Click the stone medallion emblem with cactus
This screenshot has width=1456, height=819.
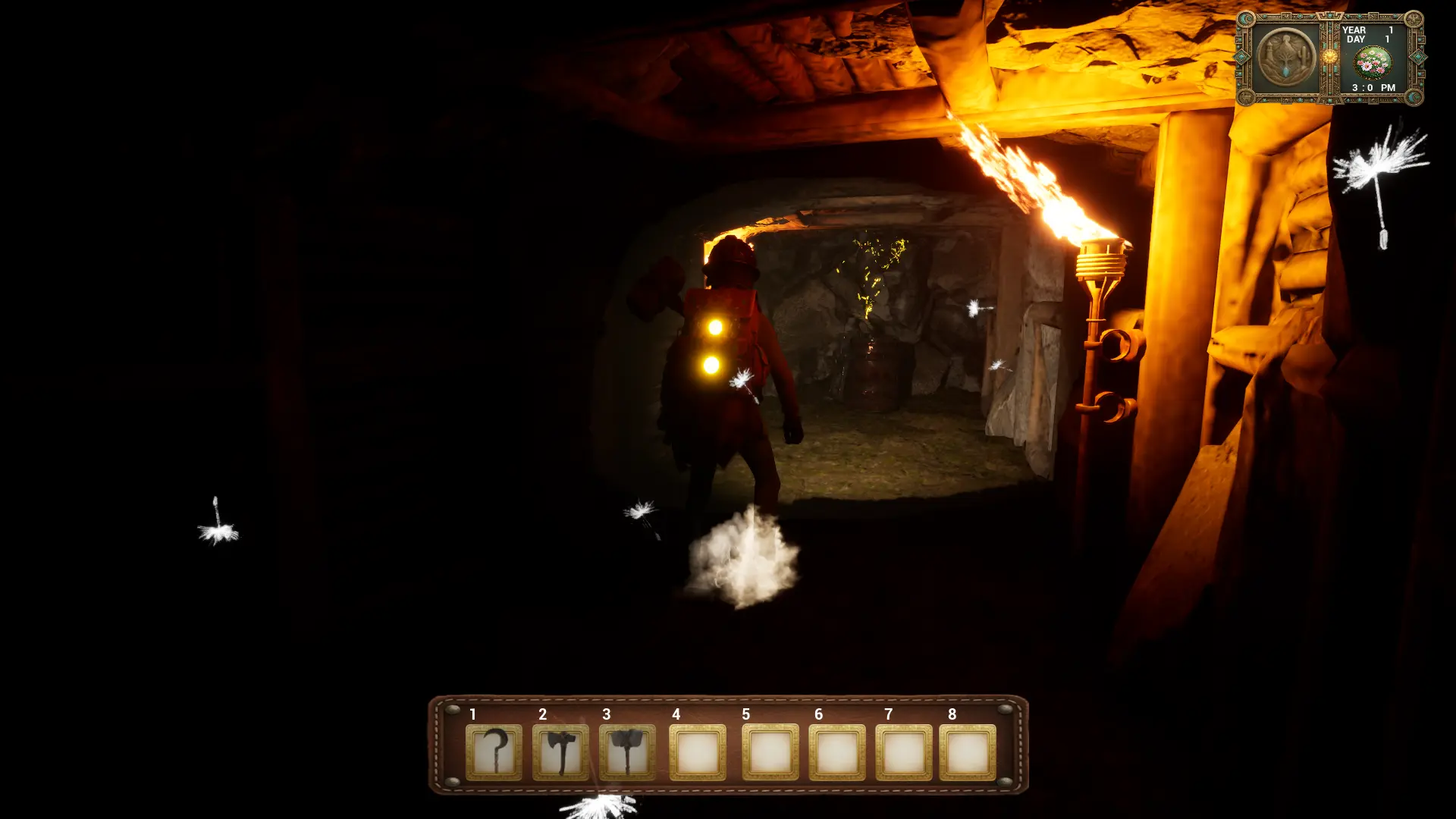1286,58
